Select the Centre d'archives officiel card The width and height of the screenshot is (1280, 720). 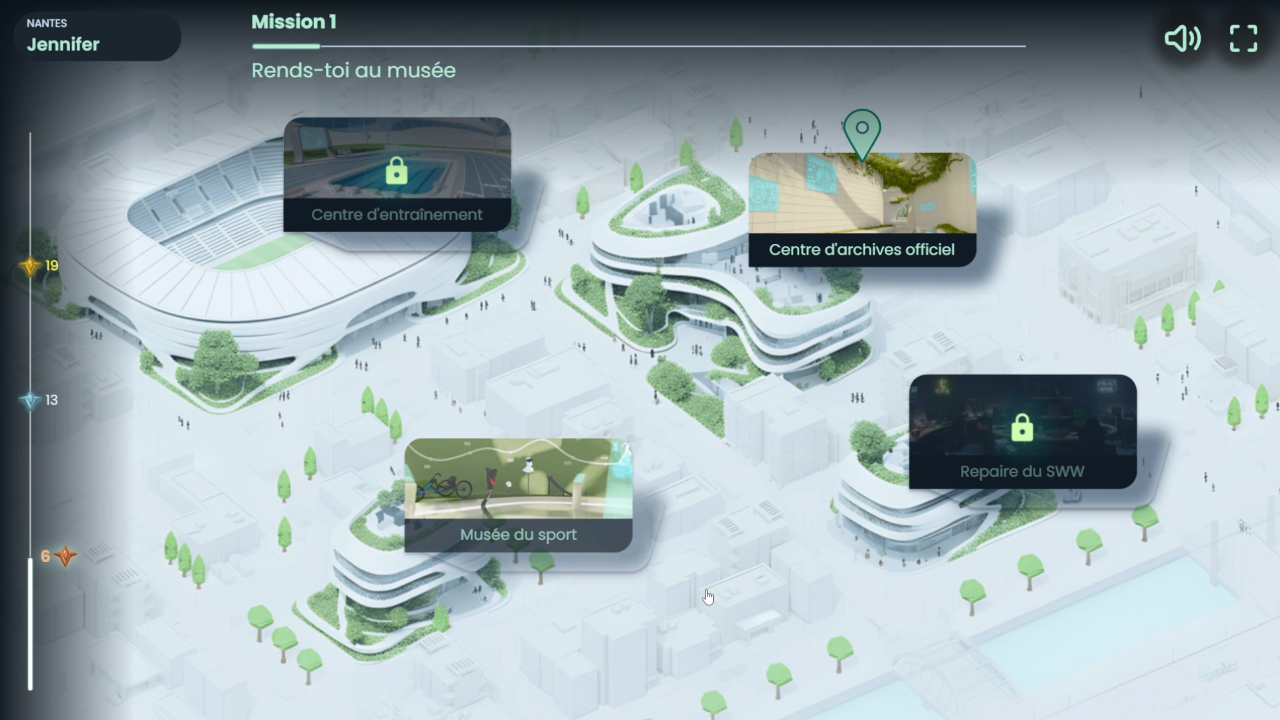[x=862, y=209]
